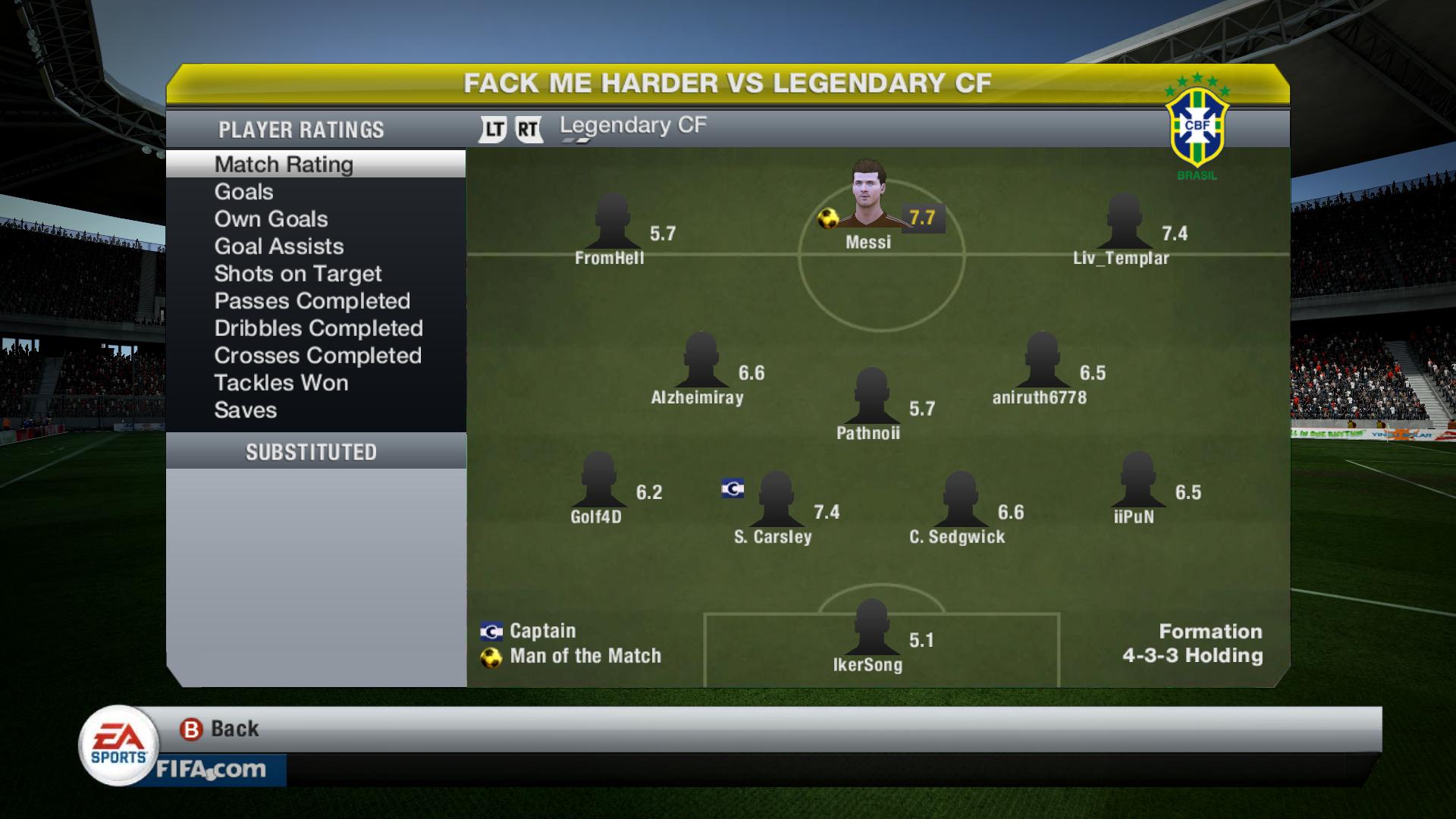The image size is (1456, 819).
Task: Choose the Goals stat entry
Action: [x=243, y=192]
